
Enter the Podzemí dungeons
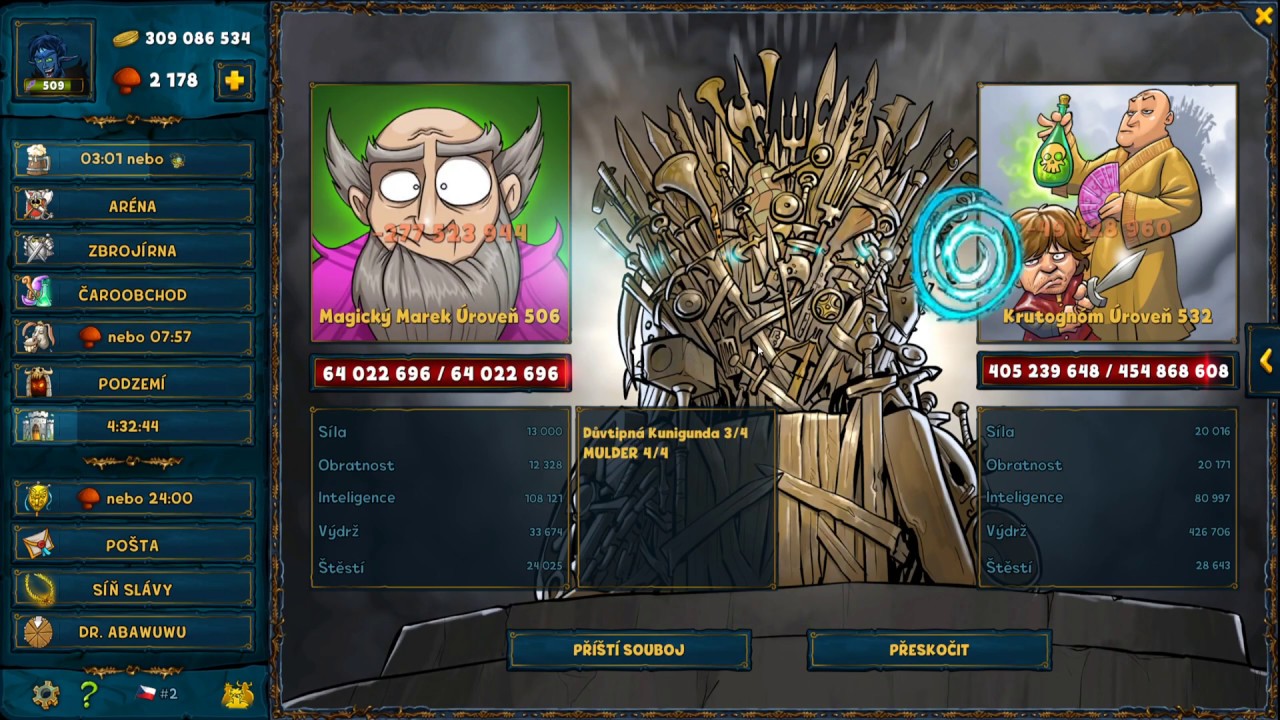[133, 383]
